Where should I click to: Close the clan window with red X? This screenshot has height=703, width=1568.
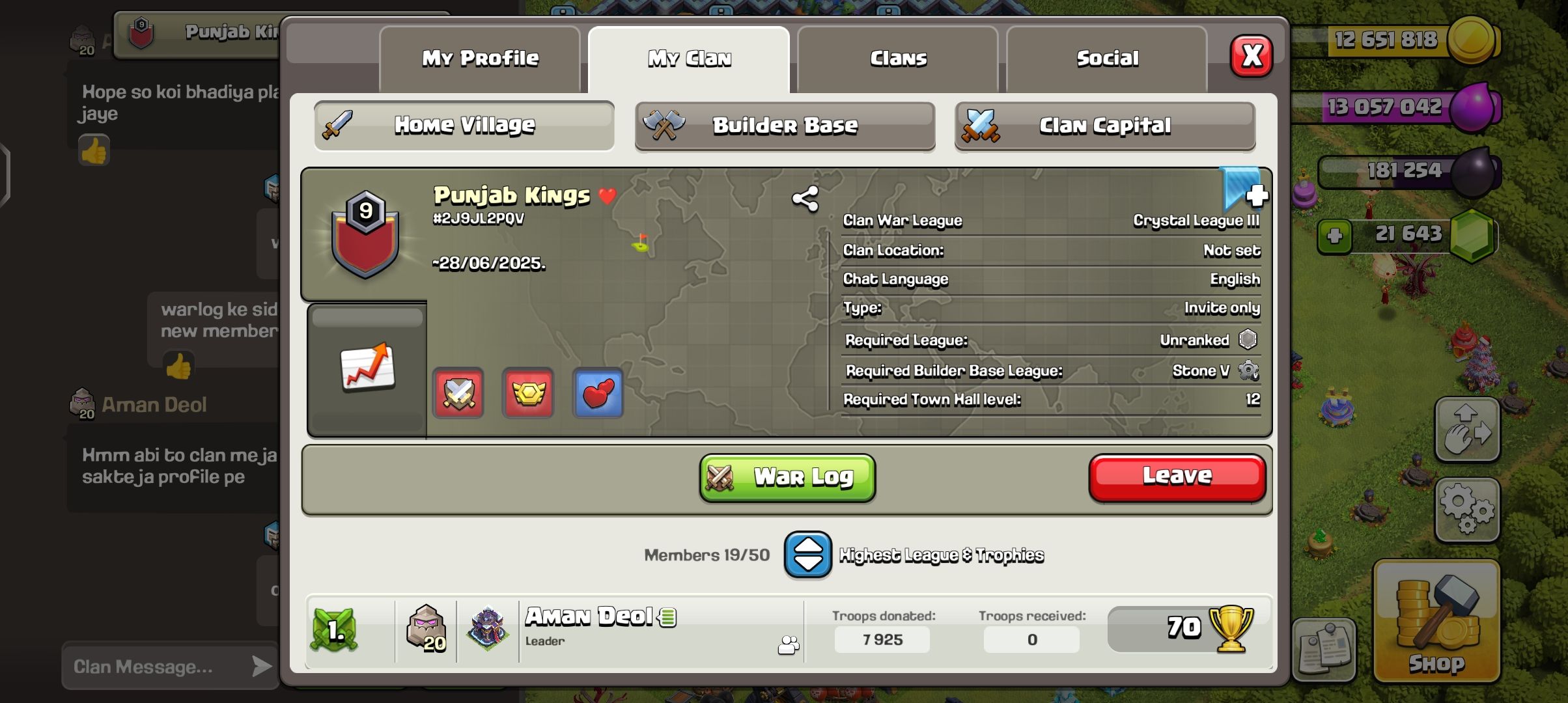click(x=1251, y=57)
